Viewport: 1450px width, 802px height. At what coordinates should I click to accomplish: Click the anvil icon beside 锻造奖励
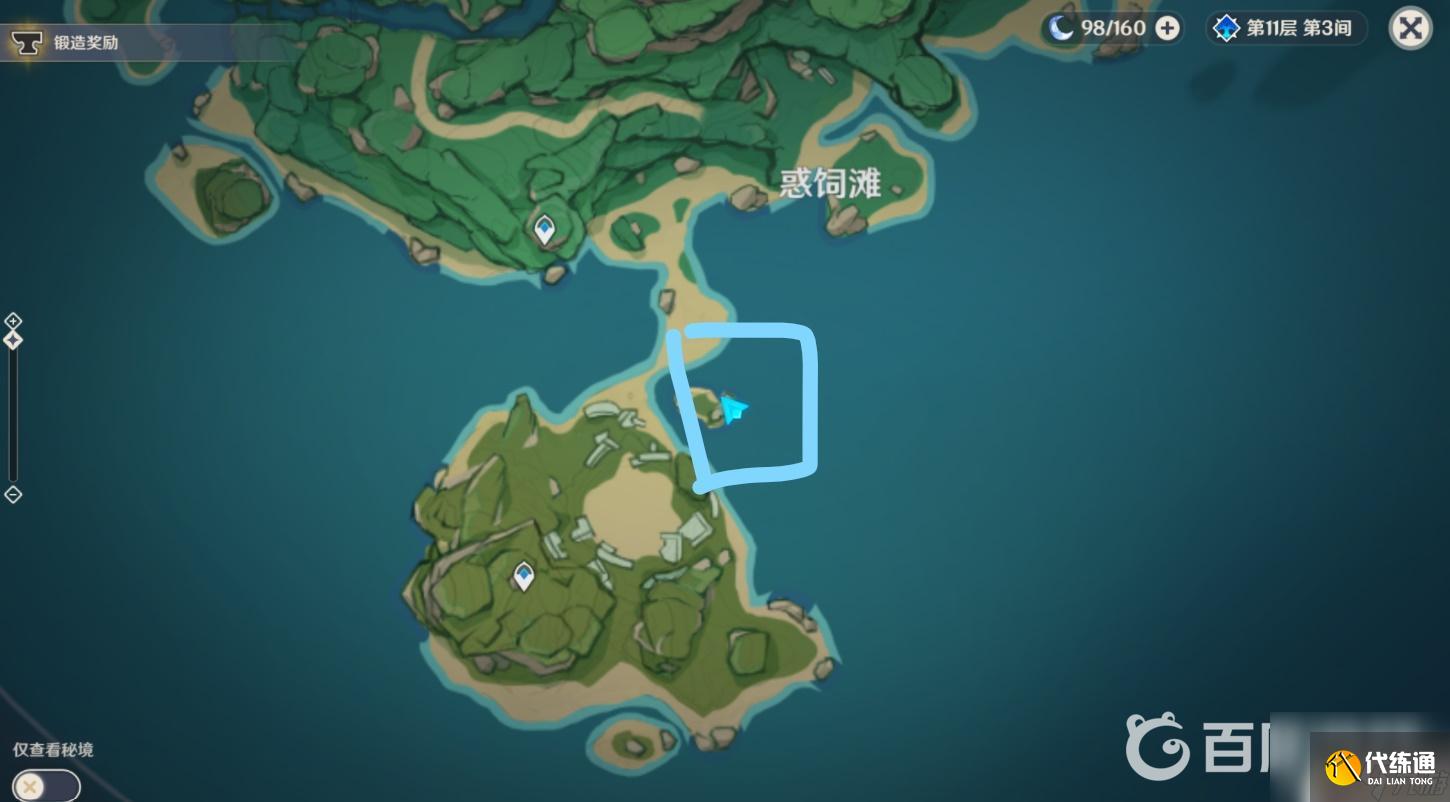coord(27,43)
